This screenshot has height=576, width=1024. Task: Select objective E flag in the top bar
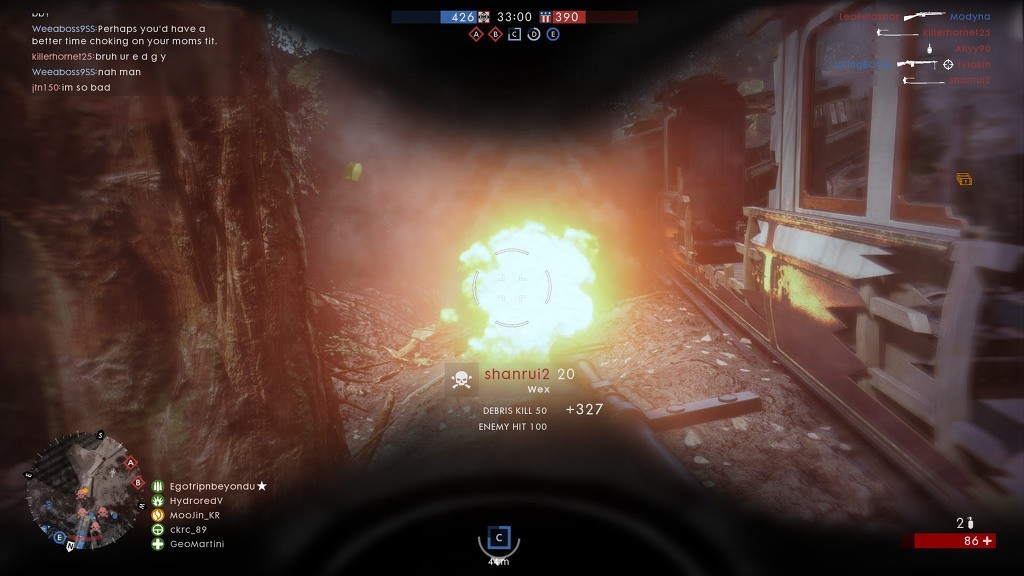pos(552,34)
